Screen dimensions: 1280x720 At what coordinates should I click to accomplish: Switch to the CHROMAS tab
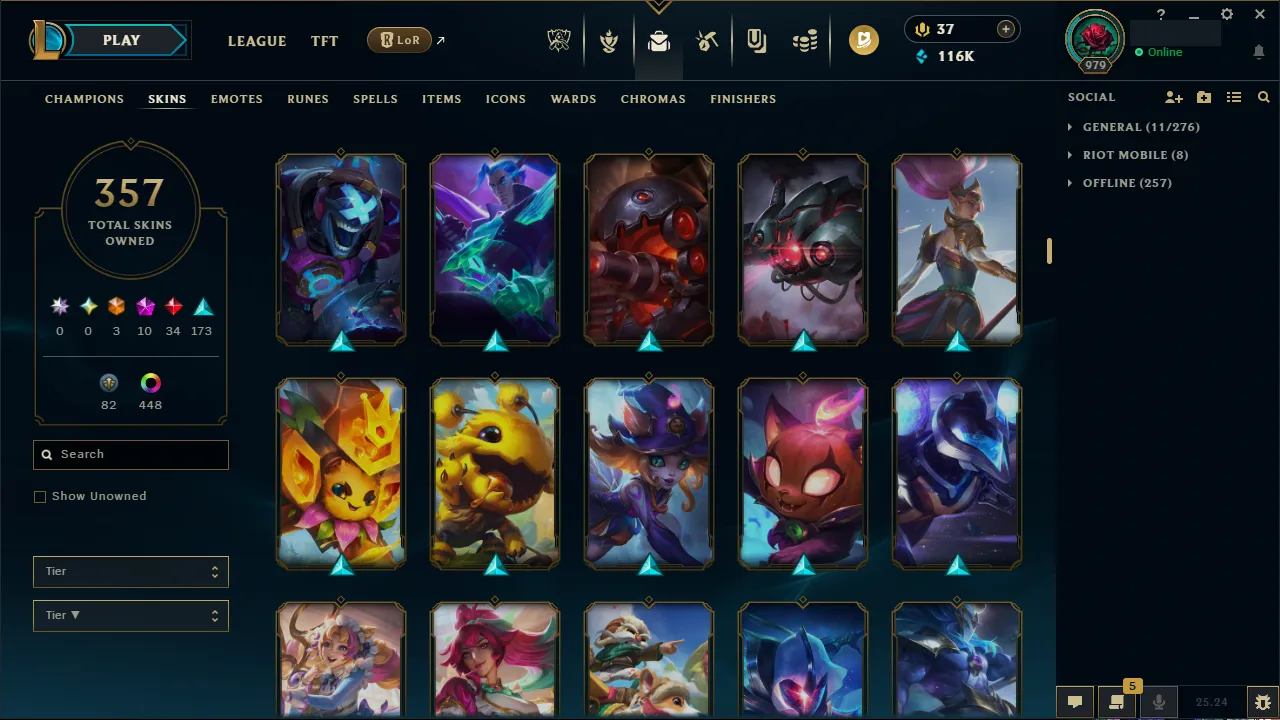point(653,99)
